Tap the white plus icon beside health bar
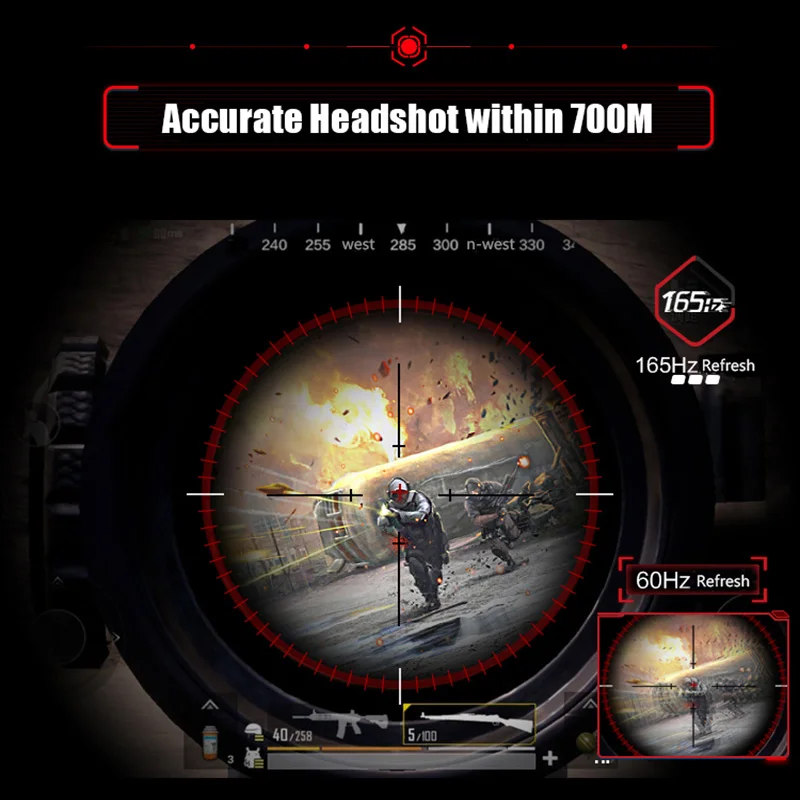Image resolution: width=800 pixels, height=800 pixels. (x=550, y=759)
